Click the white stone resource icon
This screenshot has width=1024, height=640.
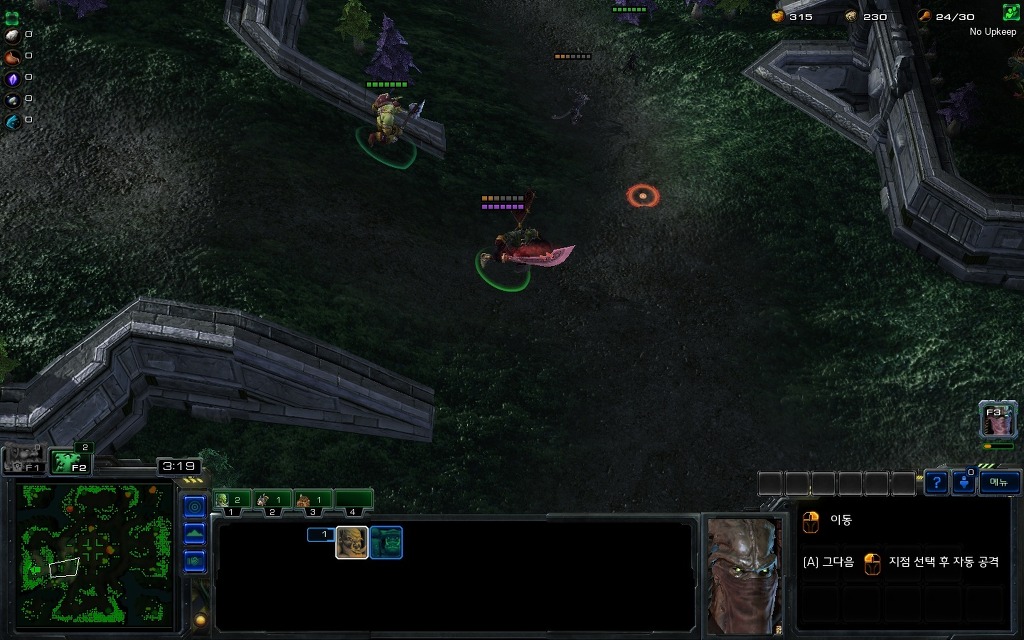pyautogui.click(x=12, y=35)
